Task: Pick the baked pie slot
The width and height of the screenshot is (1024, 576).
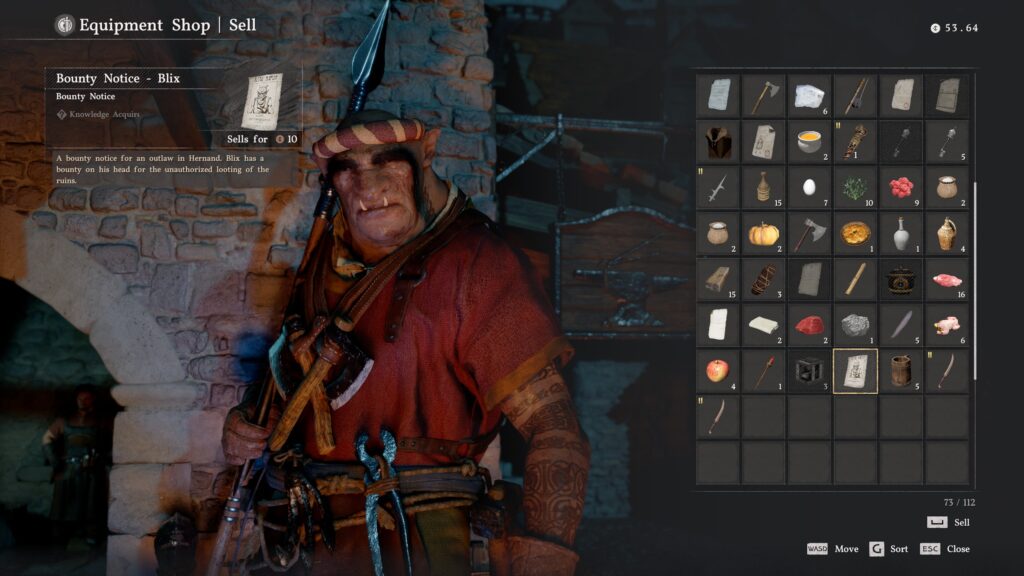Action: (855, 233)
